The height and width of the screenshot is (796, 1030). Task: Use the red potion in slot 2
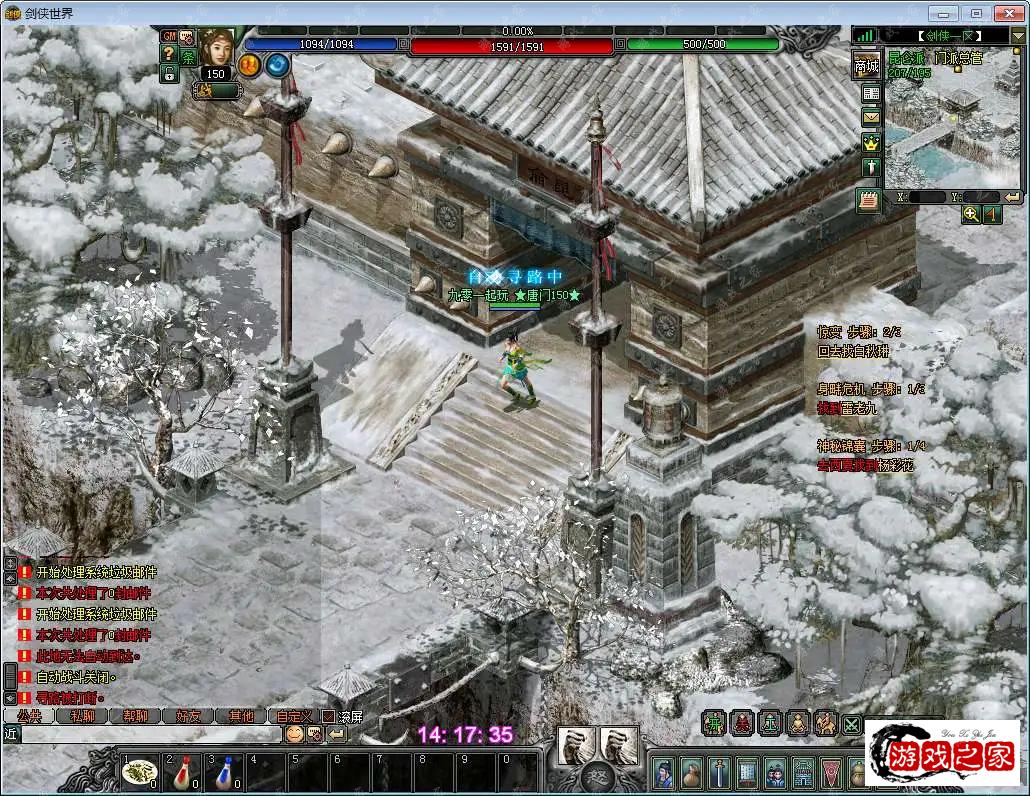(182, 772)
